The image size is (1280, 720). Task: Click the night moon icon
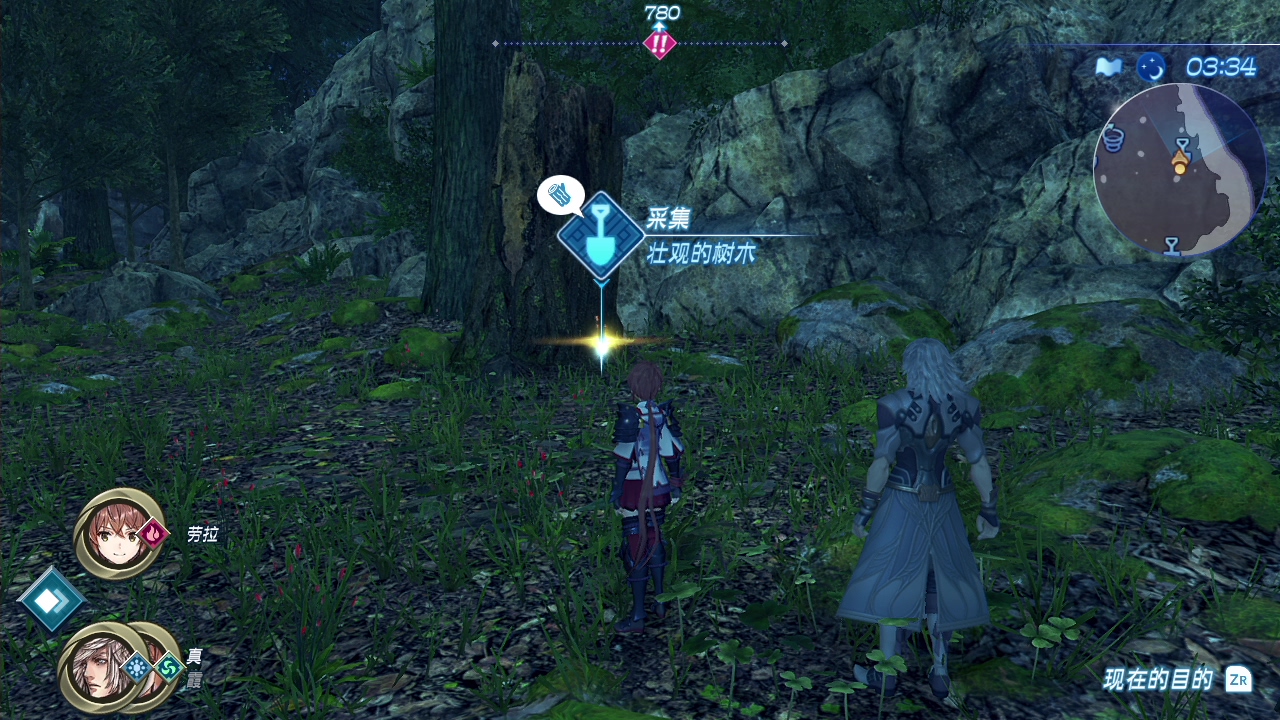click(1151, 67)
